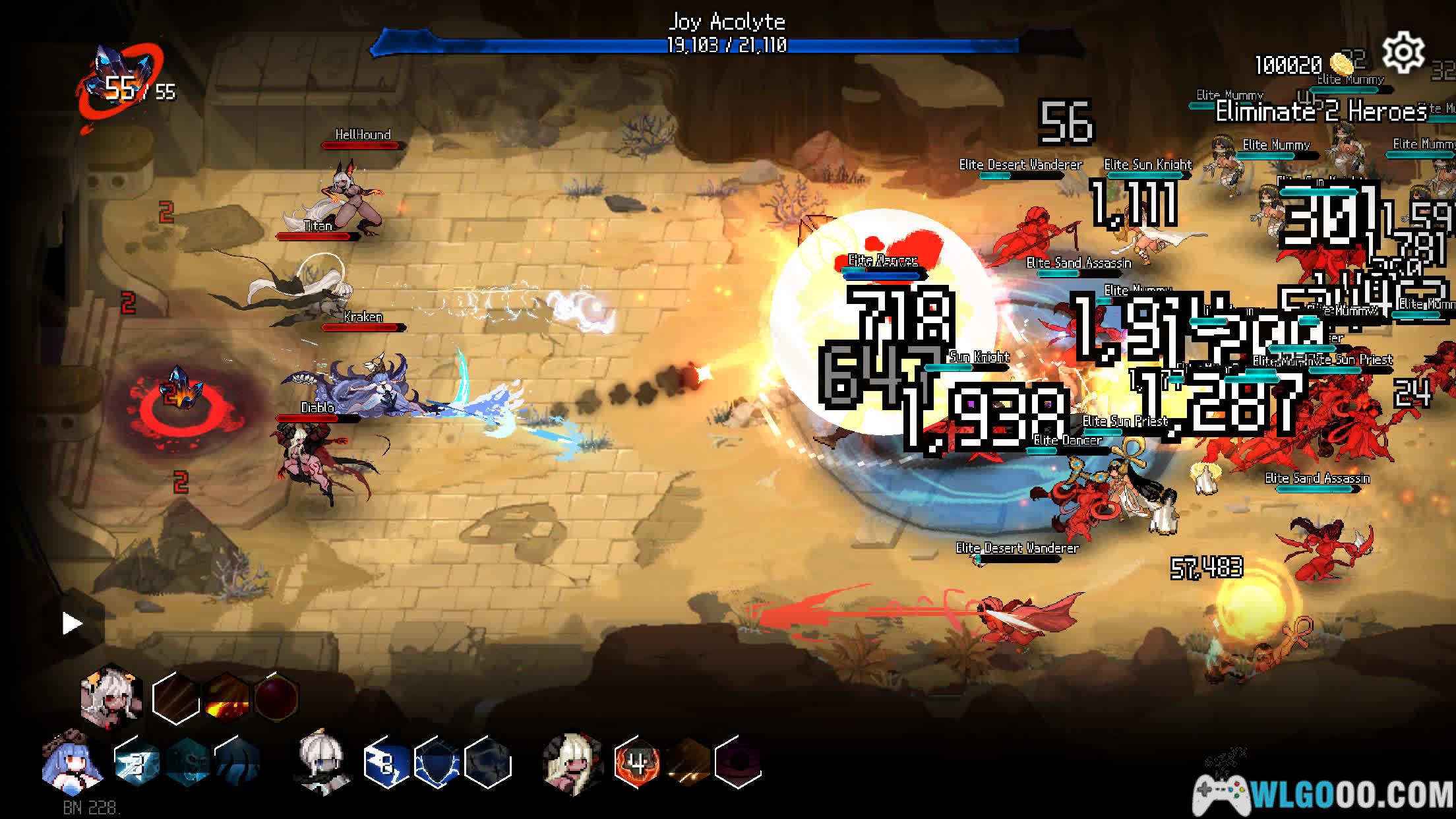Activate Diablo's flaming skull skill
Screen dimensions: 1456x819
[x=636, y=764]
